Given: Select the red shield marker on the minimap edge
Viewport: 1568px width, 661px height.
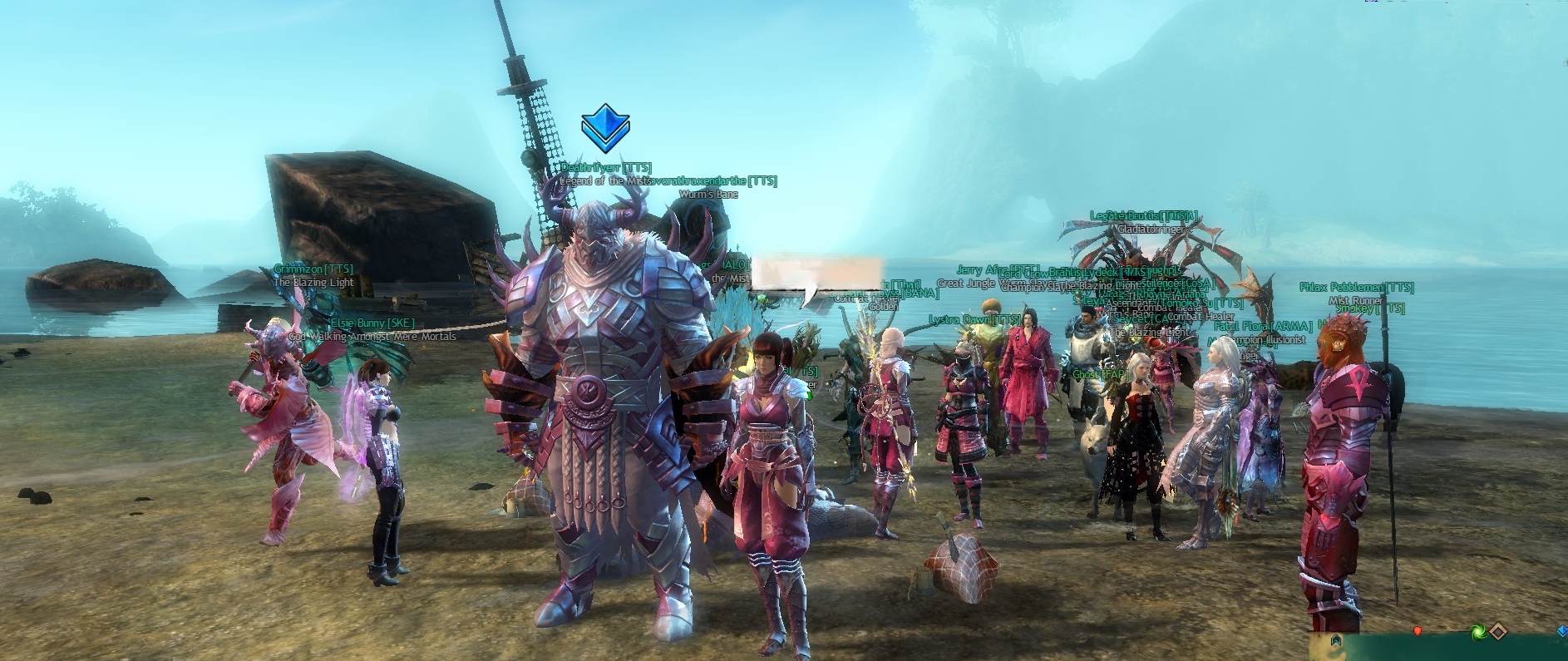Looking at the screenshot, I should pyautogui.click(x=1418, y=631).
